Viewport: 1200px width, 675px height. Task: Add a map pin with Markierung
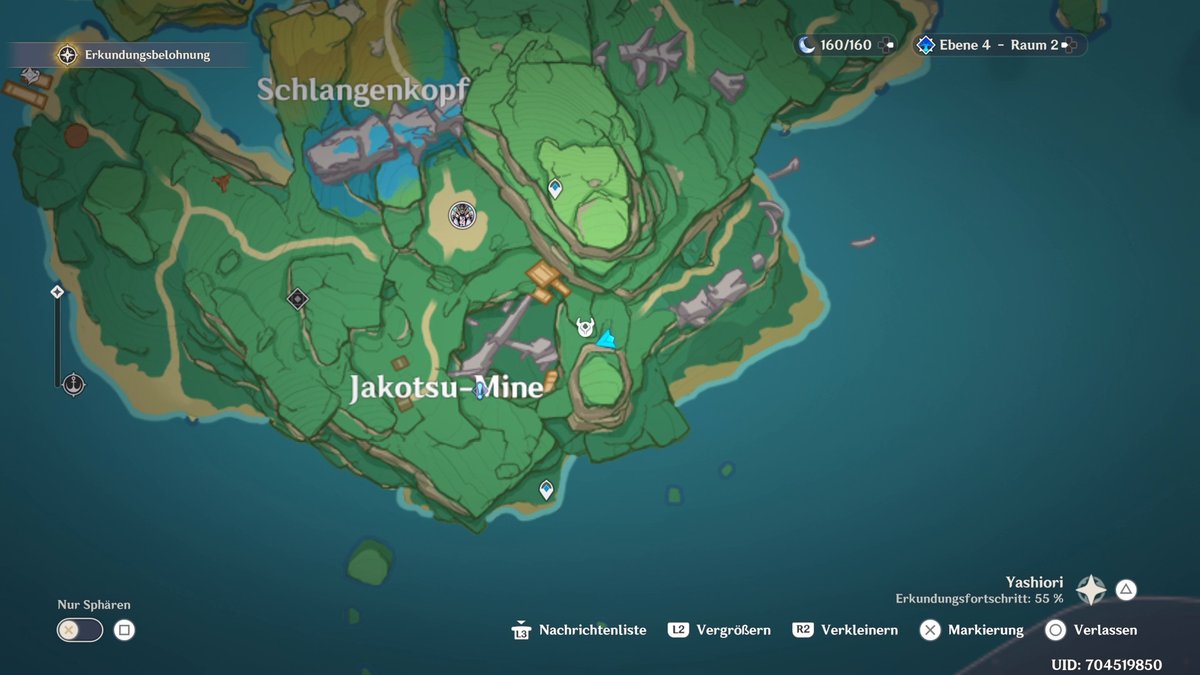(972, 630)
